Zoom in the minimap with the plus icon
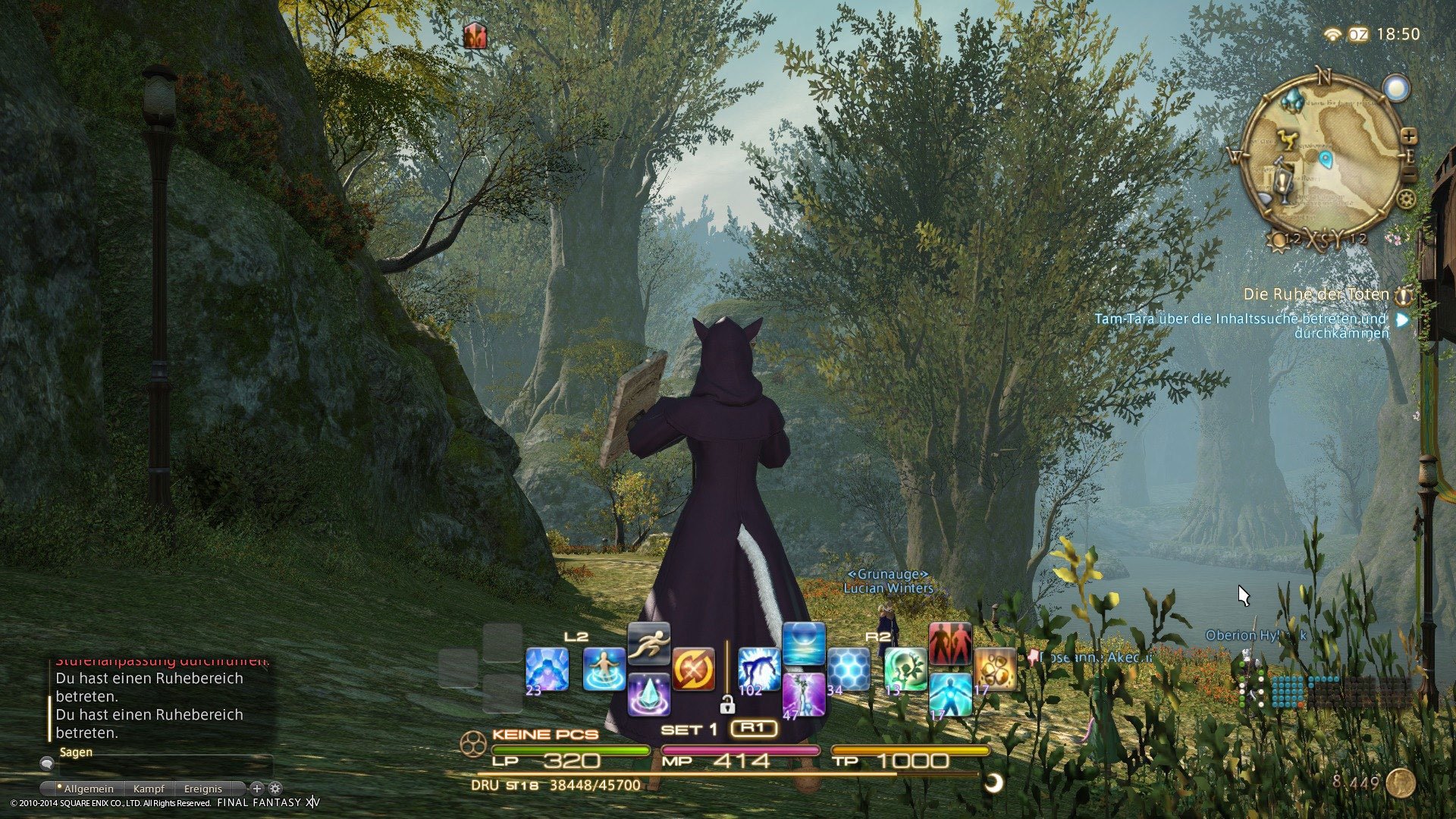The image size is (1456, 819). (1410, 137)
